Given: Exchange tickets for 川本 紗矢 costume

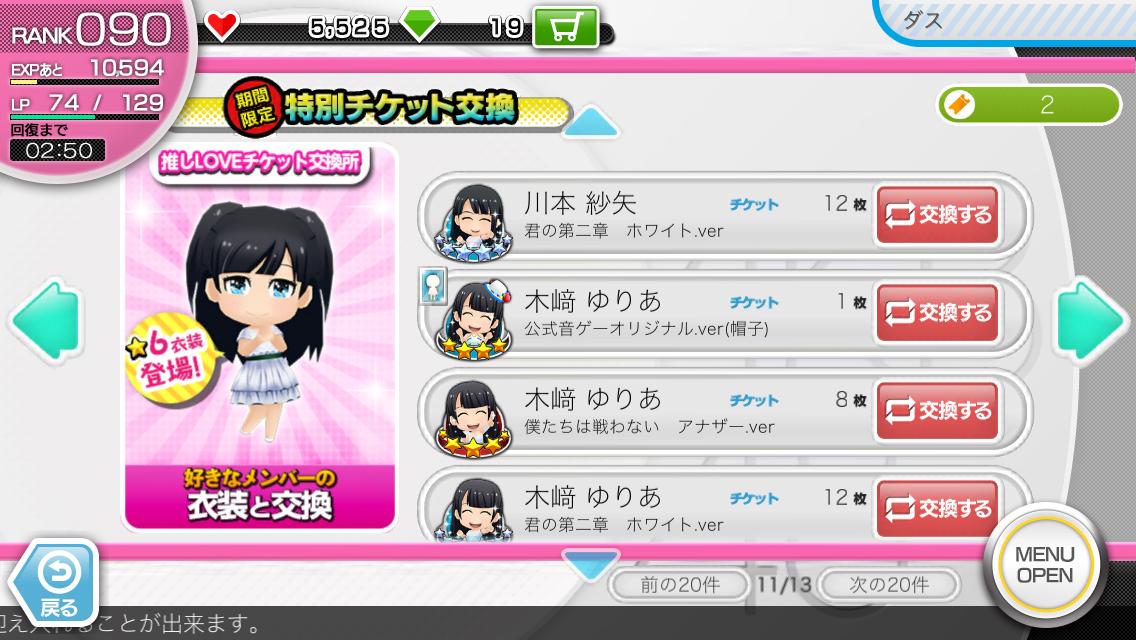Looking at the screenshot, I should 937,216.
